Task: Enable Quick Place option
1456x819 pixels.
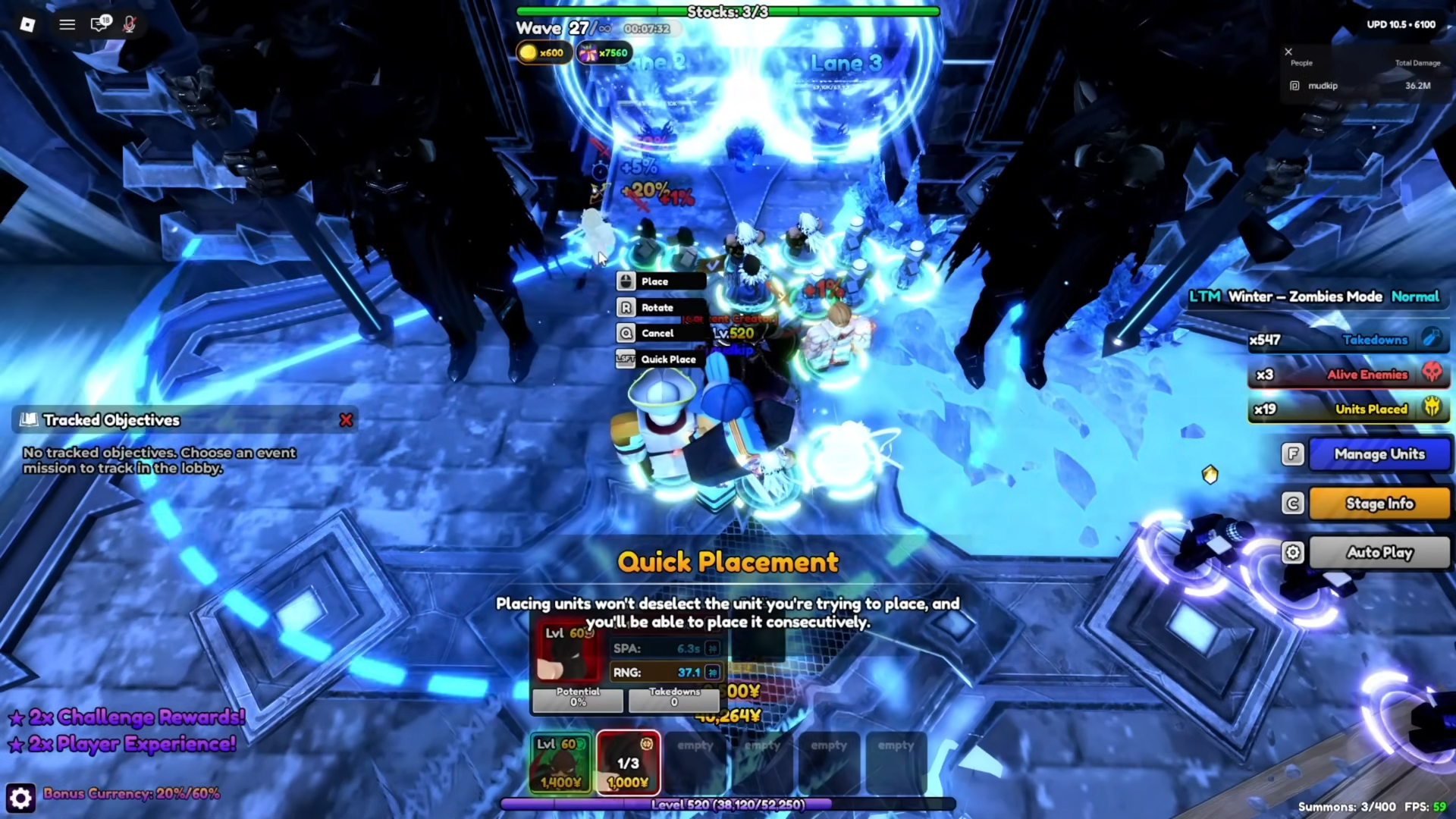Action: click(661, 359)
